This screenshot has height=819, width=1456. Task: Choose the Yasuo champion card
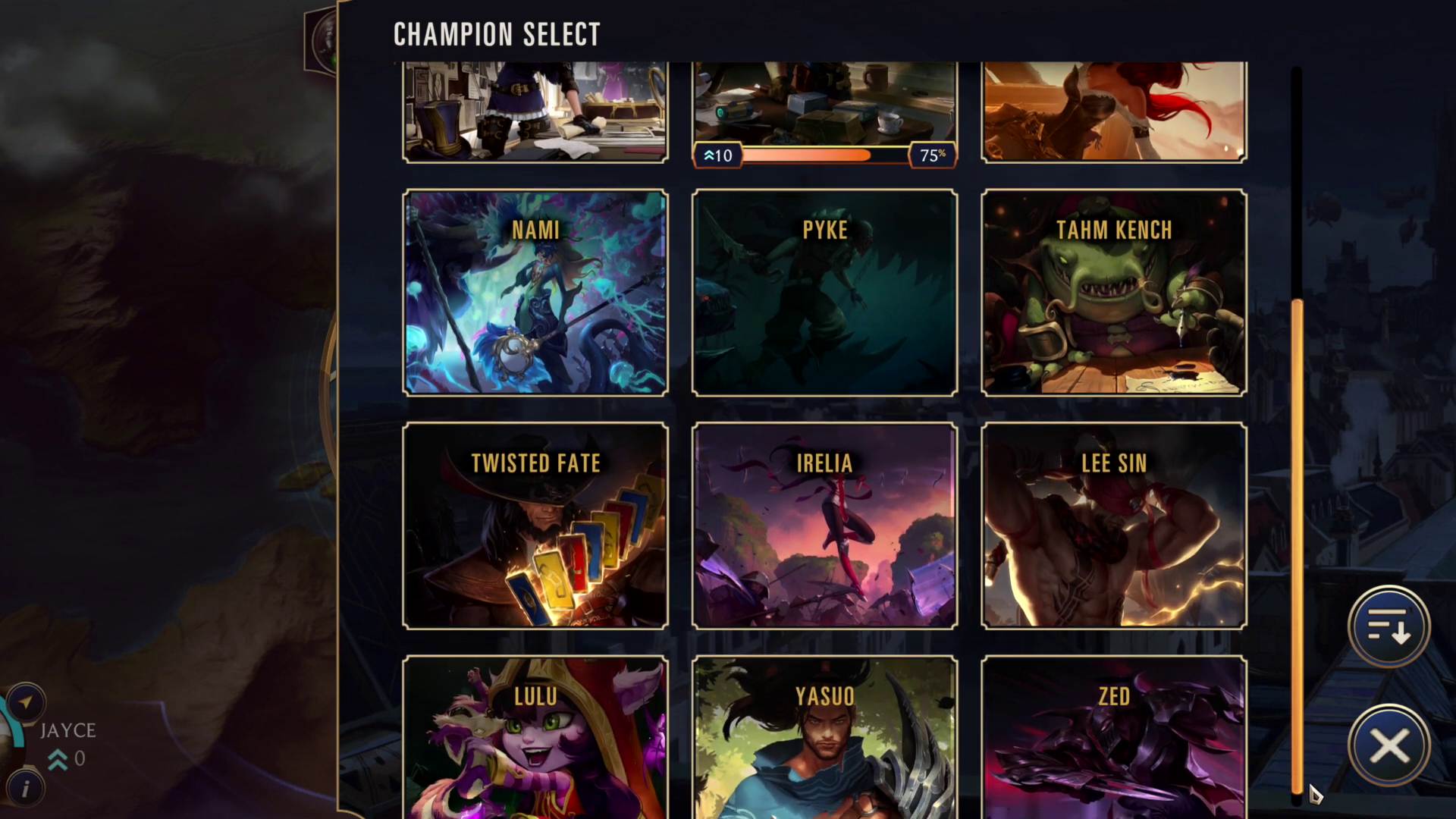(824, 737)
